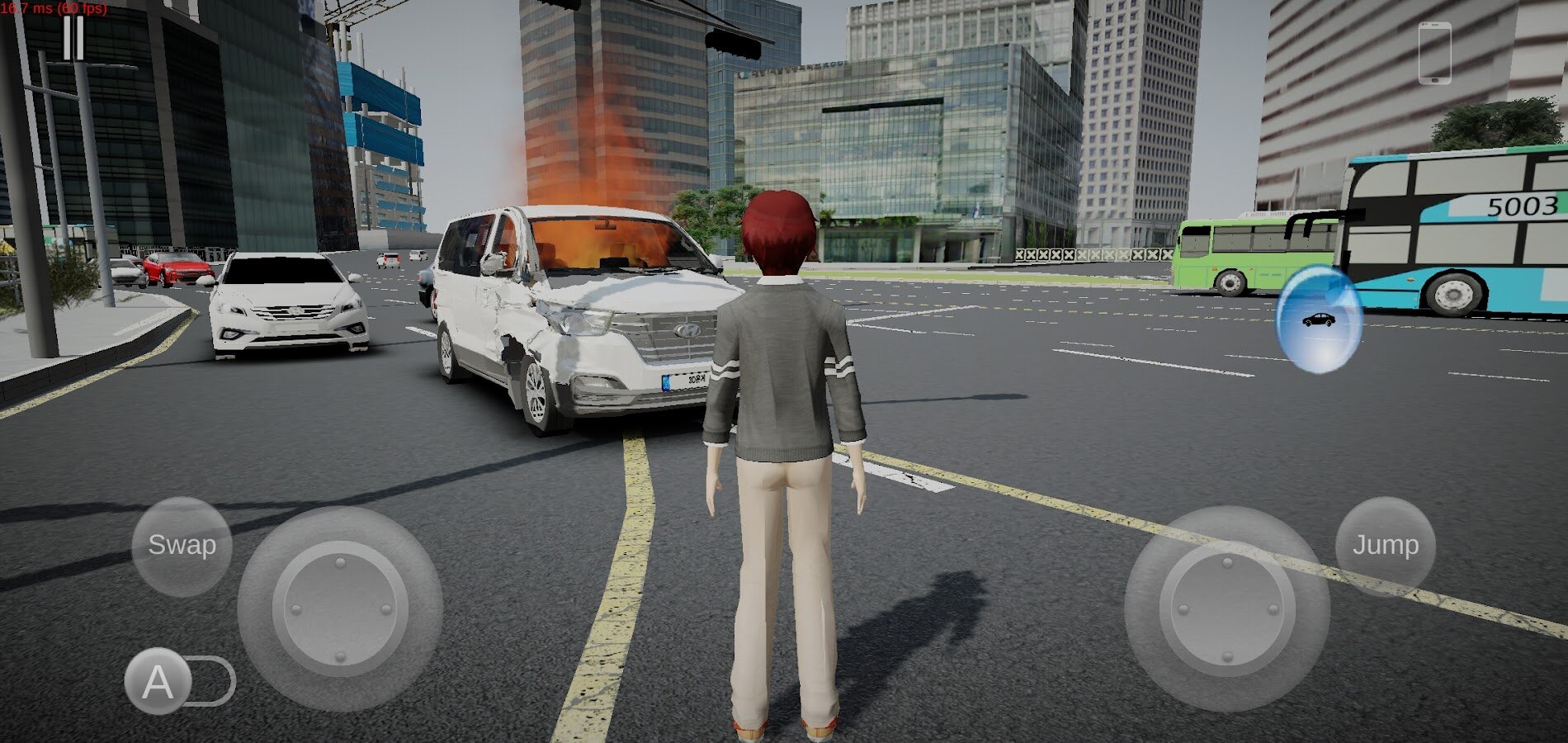Tap the bottom dot of the right camera pad
1568x743 pixels.
[1227, 655]
